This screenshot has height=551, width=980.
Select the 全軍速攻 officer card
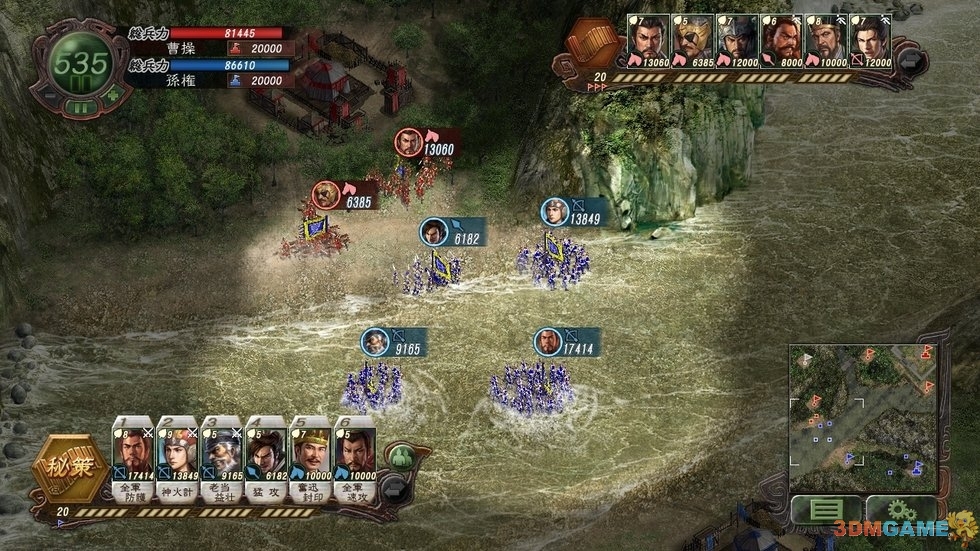(355, 455)
